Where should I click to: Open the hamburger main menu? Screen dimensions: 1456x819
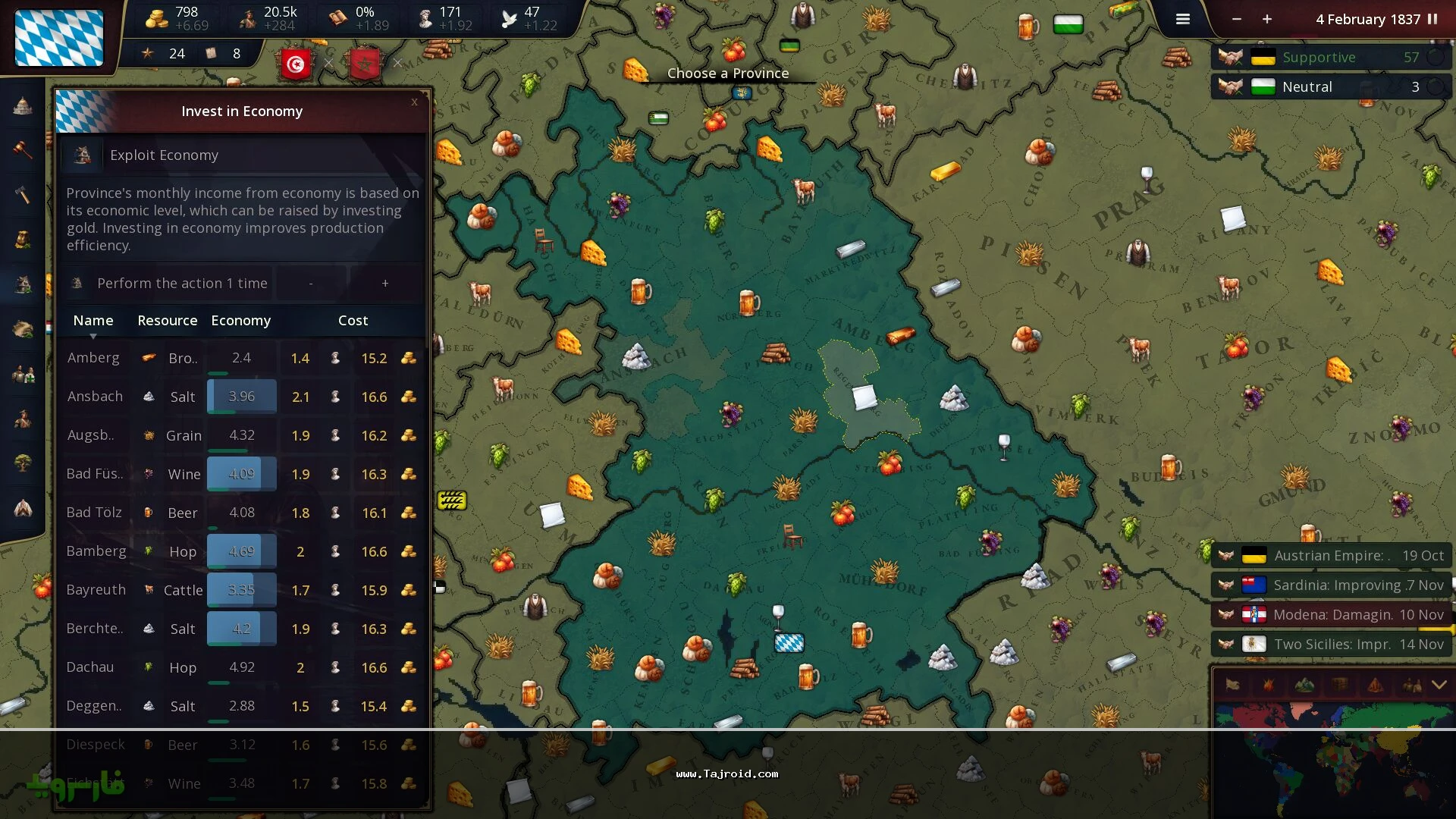click(x=1182, y=19)
